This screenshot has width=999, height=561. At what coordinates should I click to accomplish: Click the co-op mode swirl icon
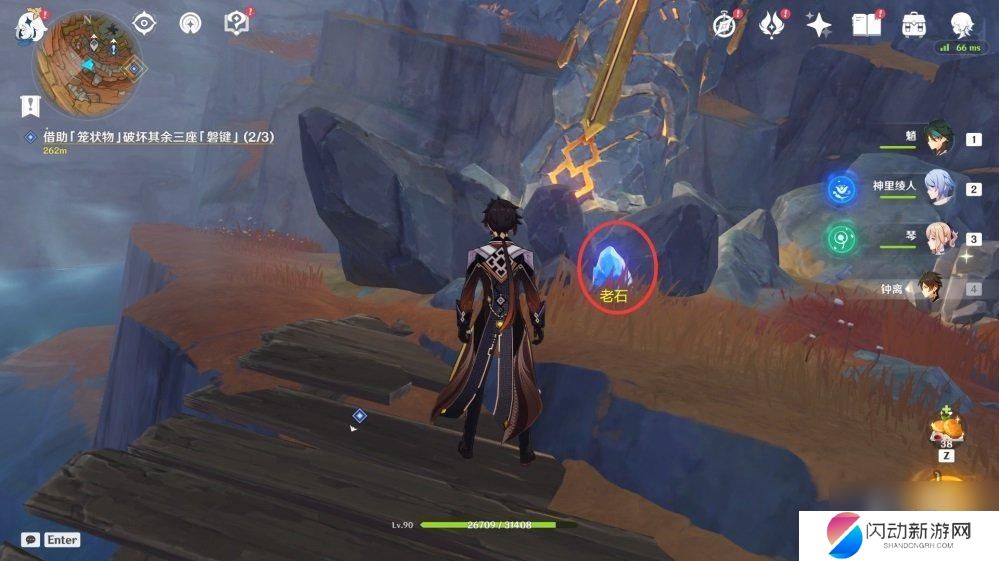191,22
